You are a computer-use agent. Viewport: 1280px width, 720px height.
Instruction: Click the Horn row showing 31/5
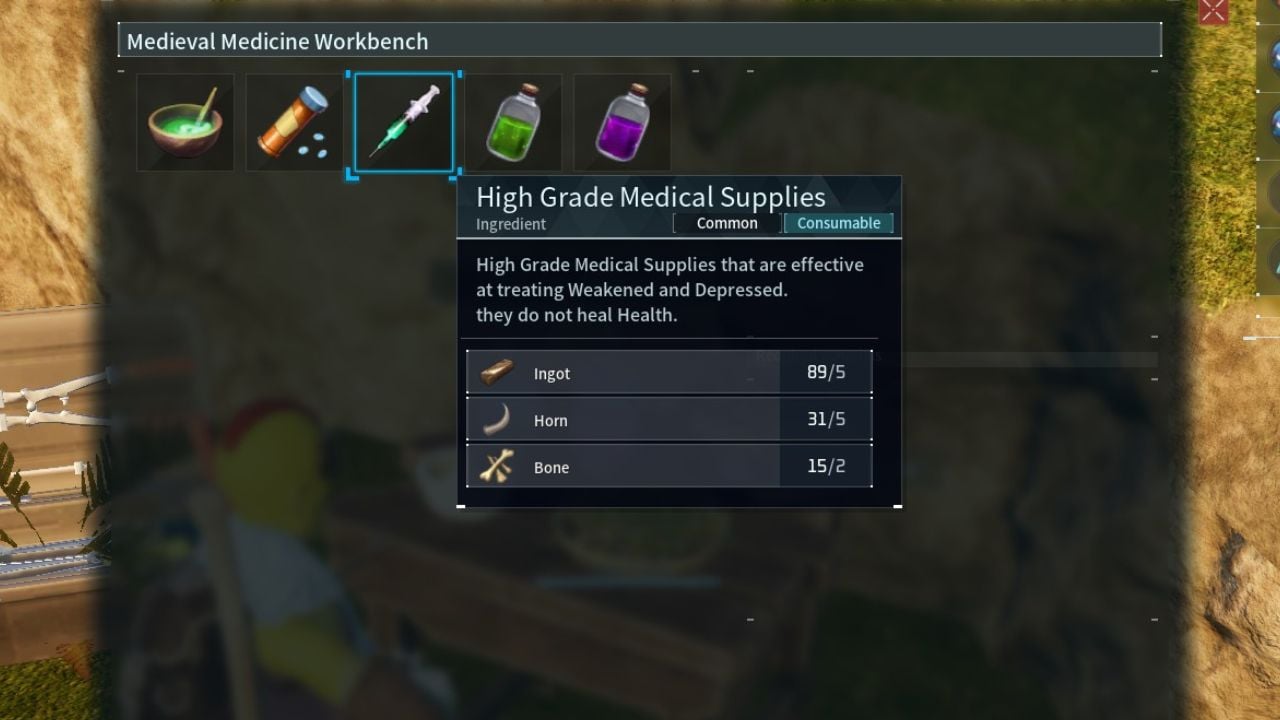pos(670,420)
